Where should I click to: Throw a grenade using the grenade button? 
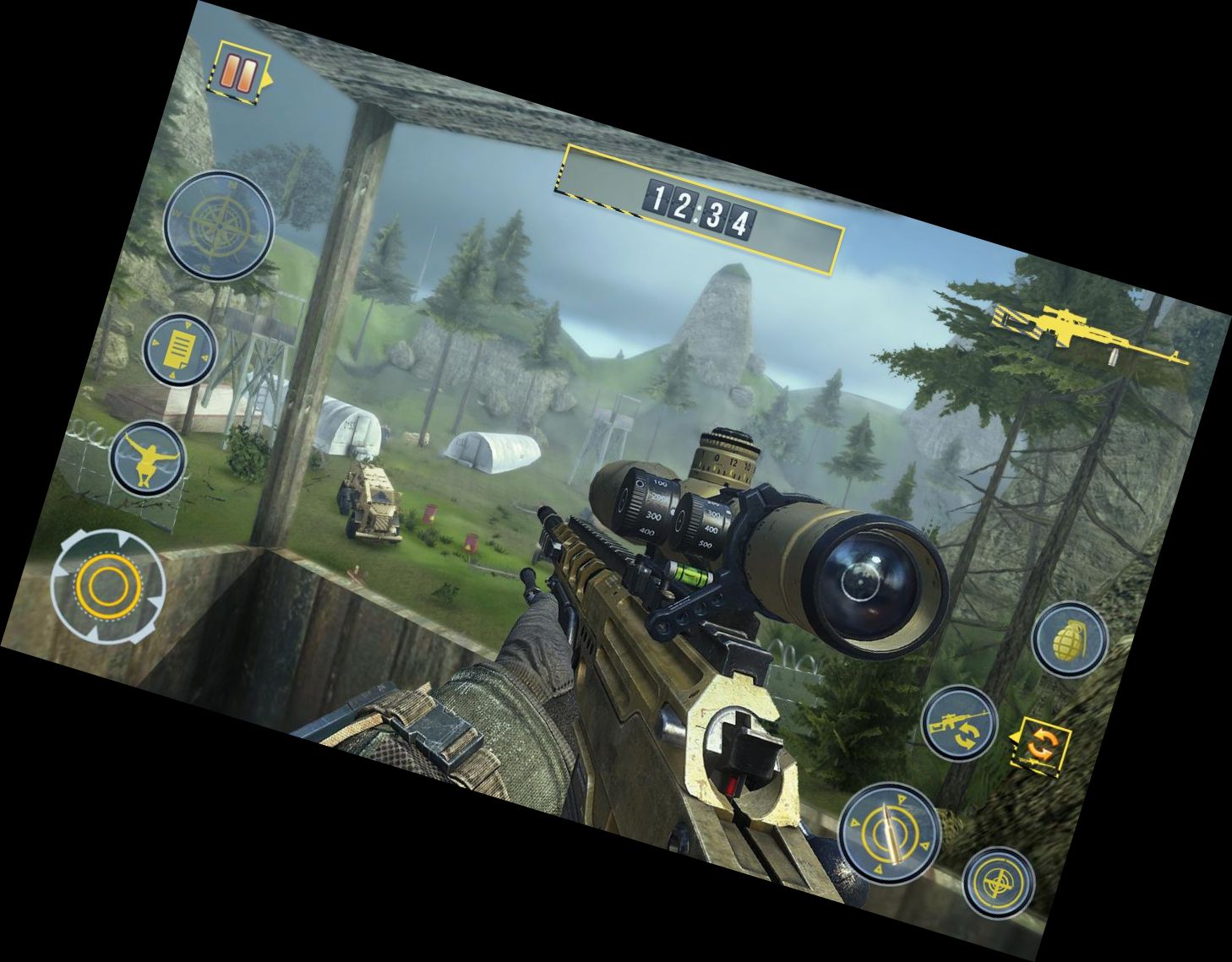pyautogui.click(x=1070, y=639)
